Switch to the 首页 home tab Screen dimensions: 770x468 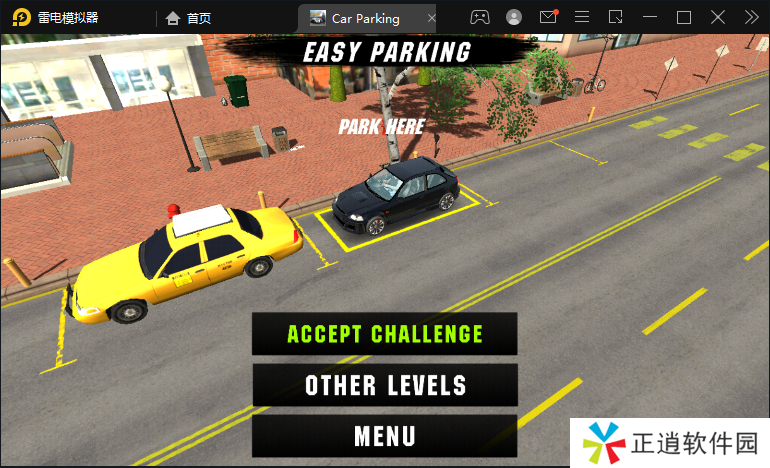click(x=189, y=18)
